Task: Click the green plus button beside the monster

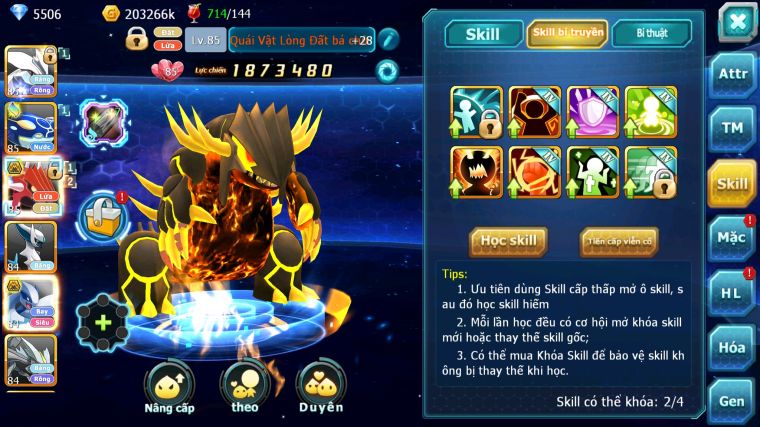Action: [102, 323]
